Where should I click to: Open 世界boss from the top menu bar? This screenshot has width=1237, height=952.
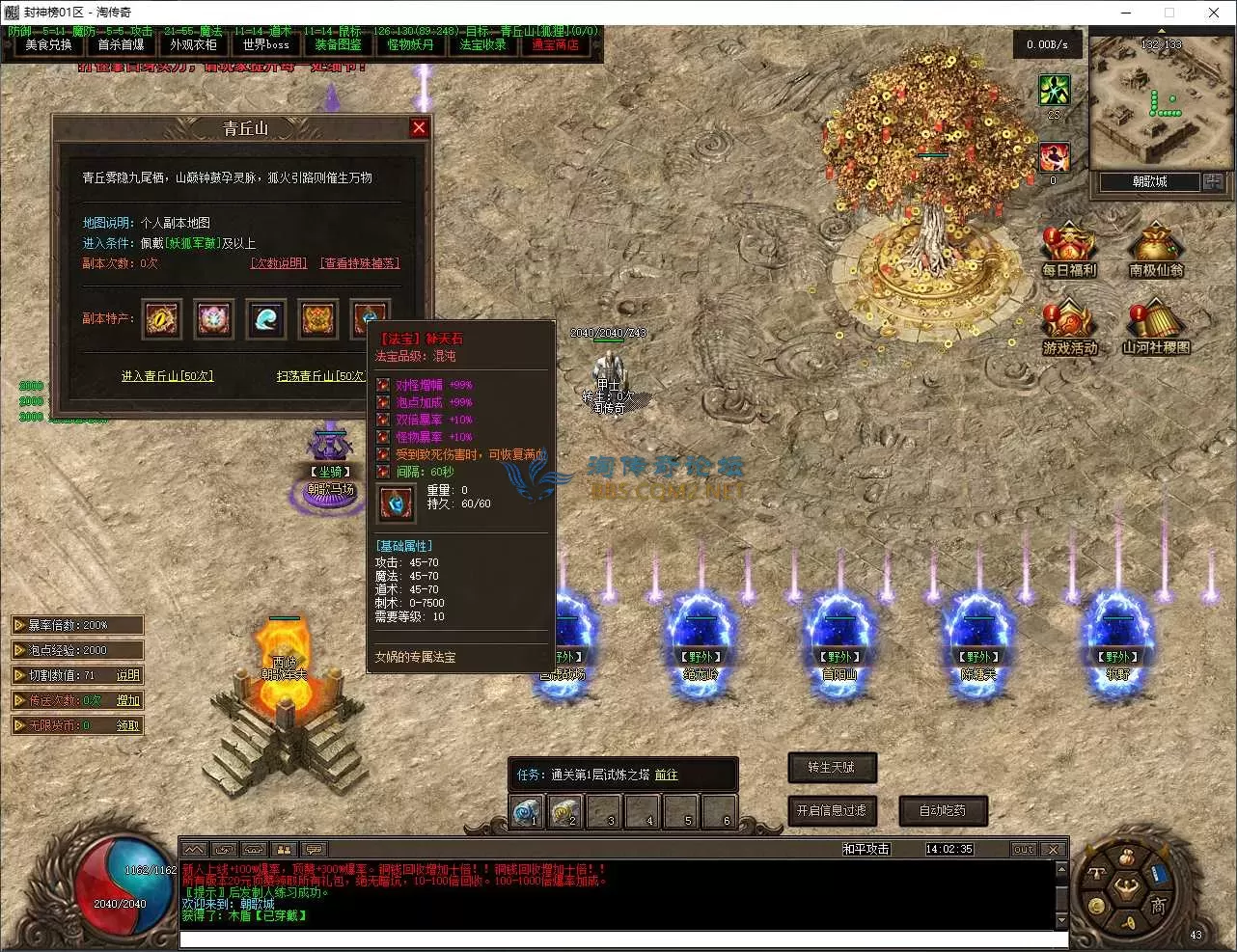pyautogui.click(x=265, y=44)
